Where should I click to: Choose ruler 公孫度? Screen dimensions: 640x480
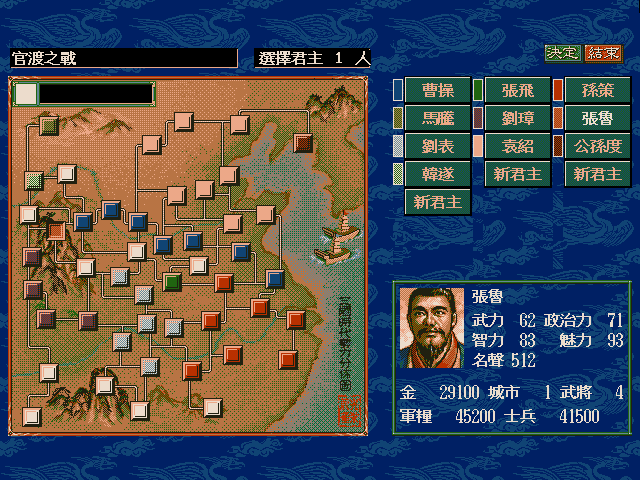tap(597, 147)
